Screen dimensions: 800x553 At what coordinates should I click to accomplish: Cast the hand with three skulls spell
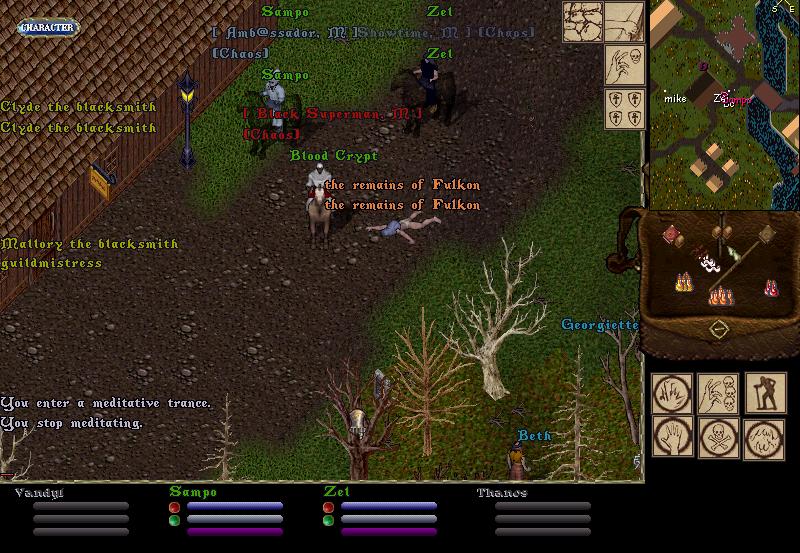(x=717, y=395)
